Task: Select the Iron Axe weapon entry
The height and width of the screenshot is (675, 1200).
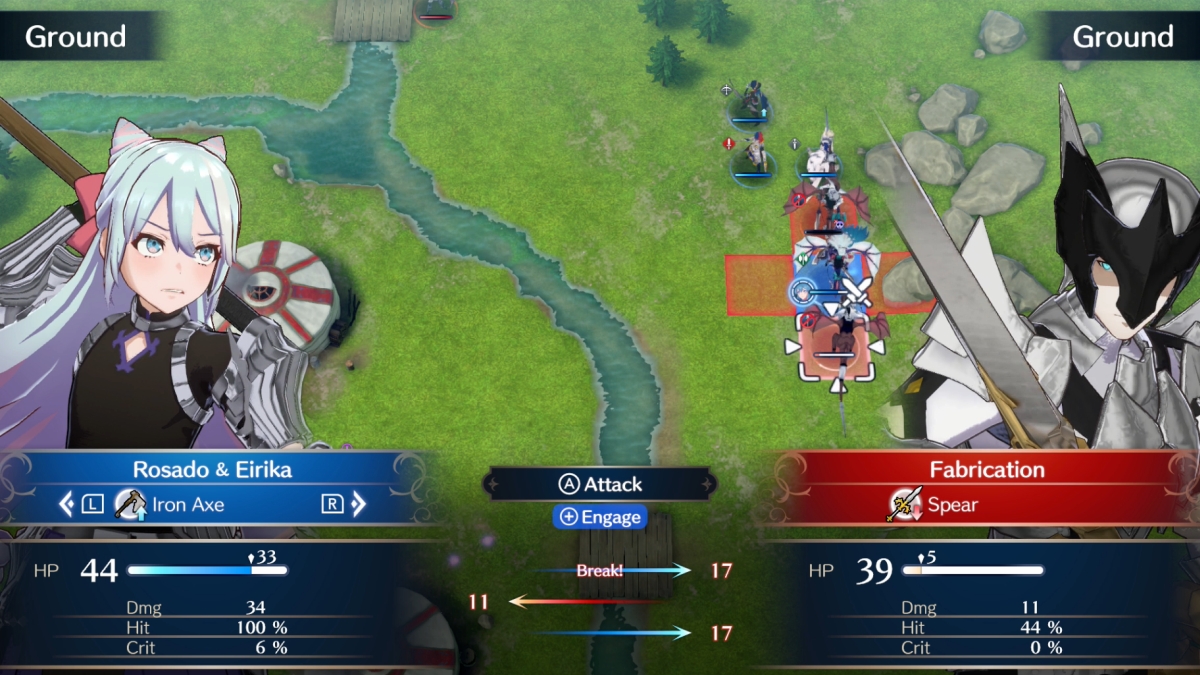Action: pos(170,504)
